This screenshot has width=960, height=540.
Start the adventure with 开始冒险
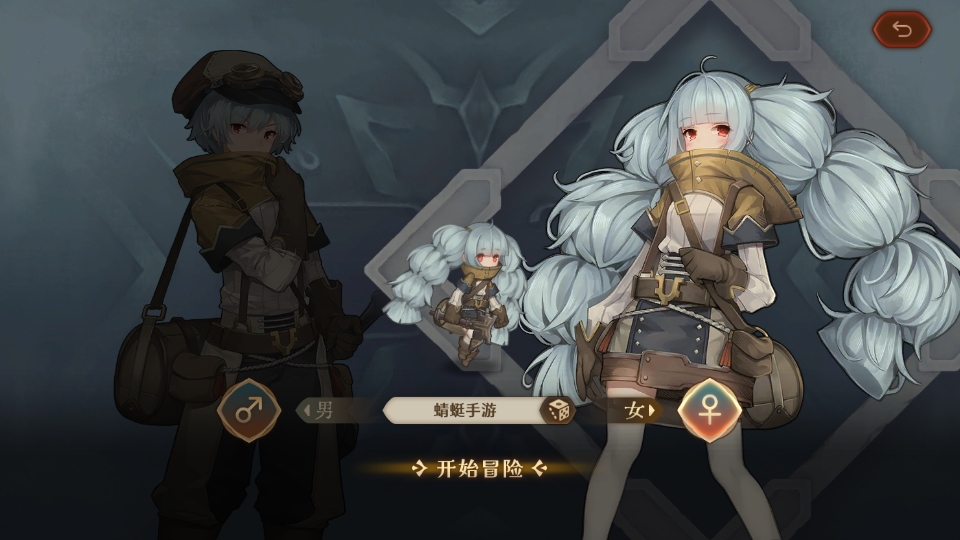pyautogui.click(x=480, y=468)
